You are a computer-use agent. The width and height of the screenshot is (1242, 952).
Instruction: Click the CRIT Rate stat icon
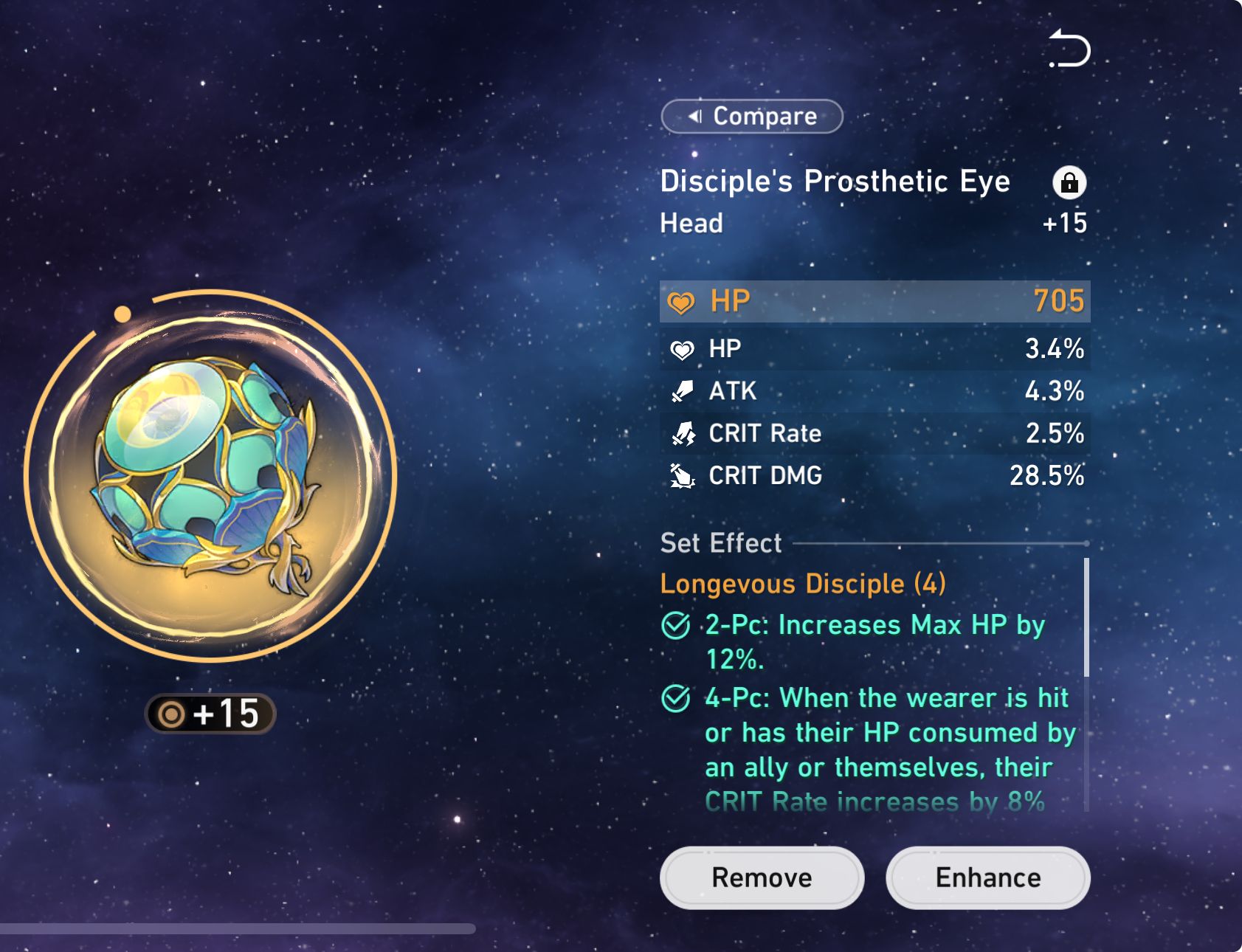[x=683, y=434]
